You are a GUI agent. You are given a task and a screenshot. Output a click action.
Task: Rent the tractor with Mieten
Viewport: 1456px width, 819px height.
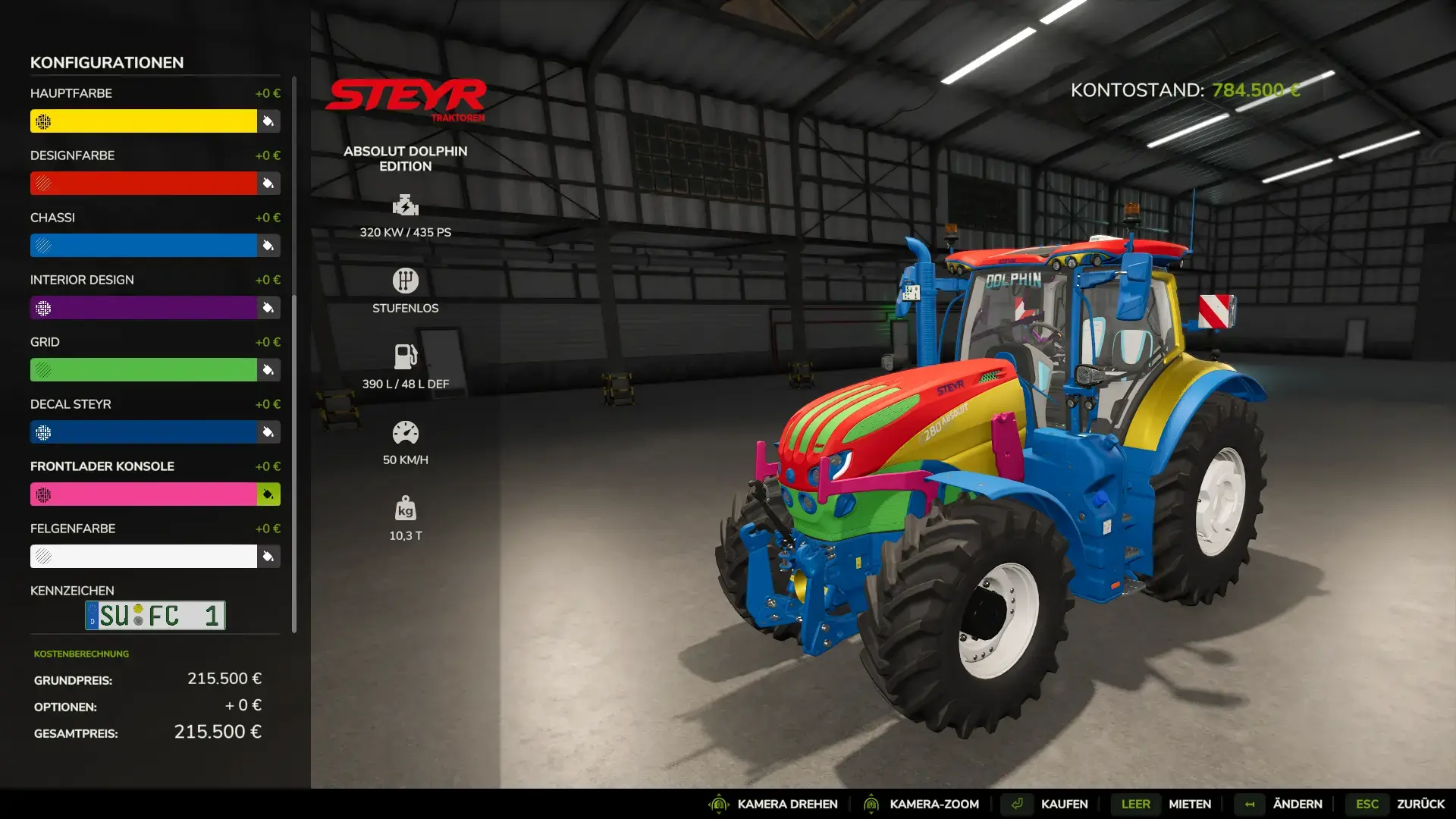[x=1189, y=804]
